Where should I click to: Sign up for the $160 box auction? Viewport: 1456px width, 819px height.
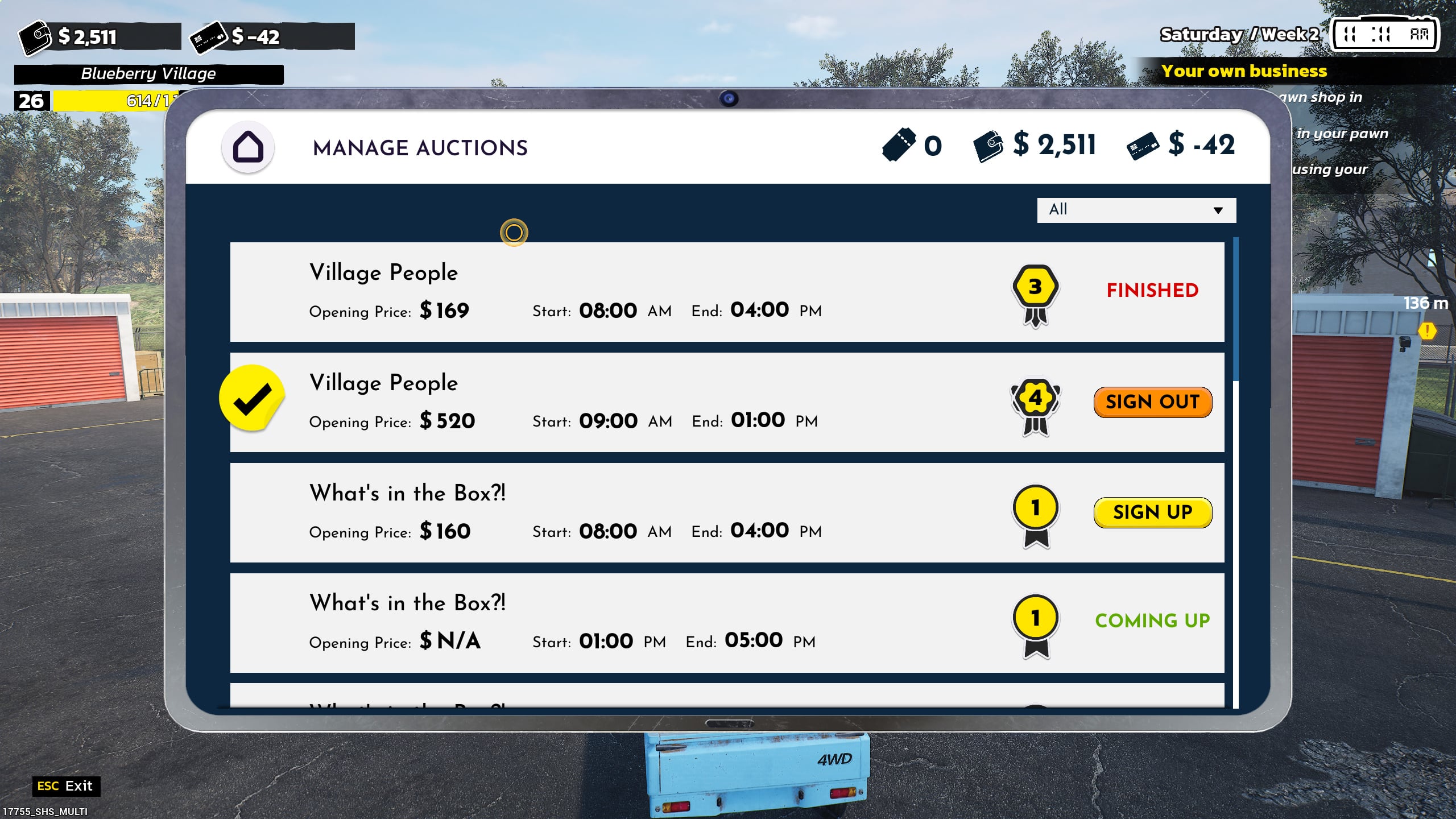[x=1152, y=512]
